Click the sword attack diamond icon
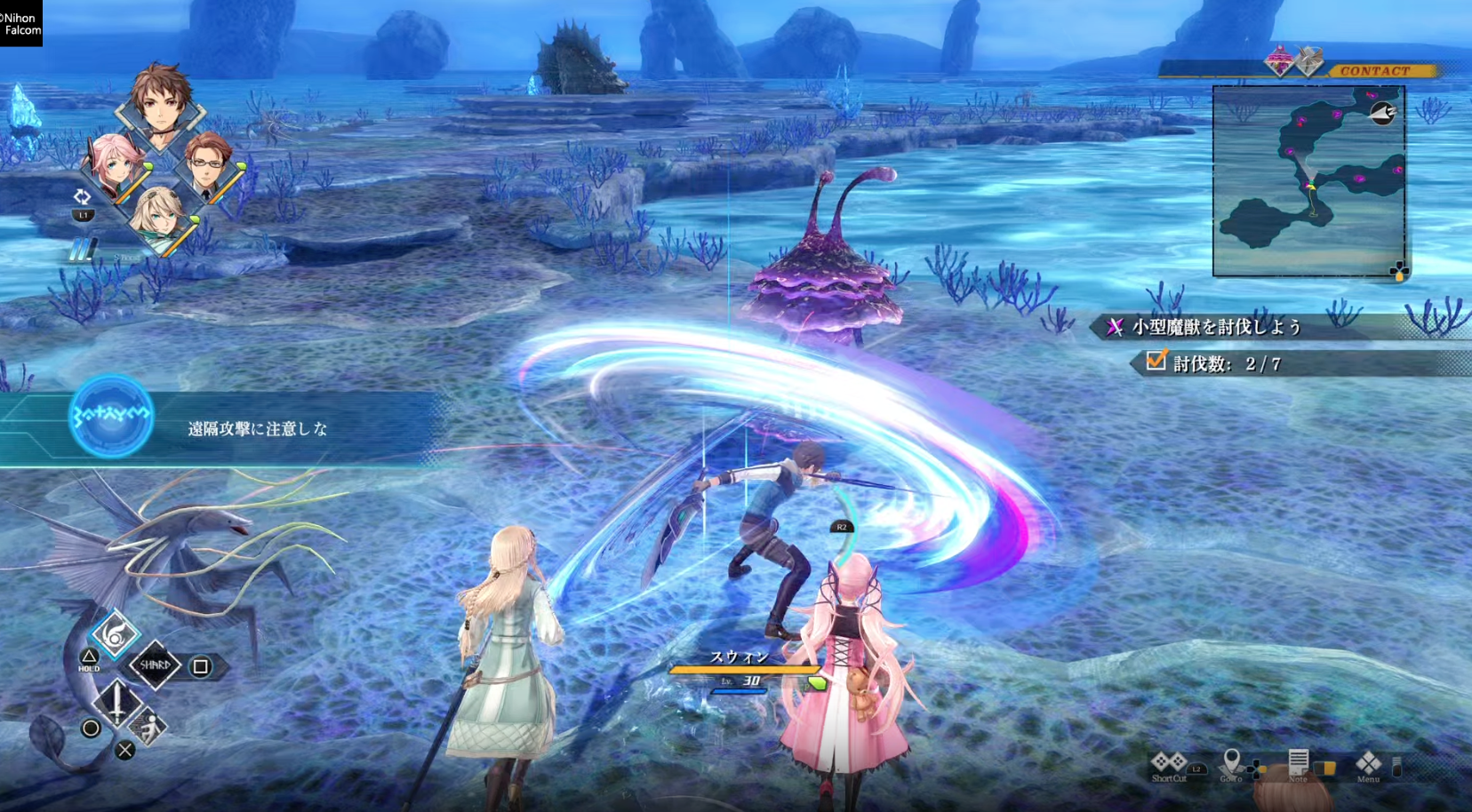Image resolution: width=1472 pixels, height=812 pixels. tap(117, 703)
